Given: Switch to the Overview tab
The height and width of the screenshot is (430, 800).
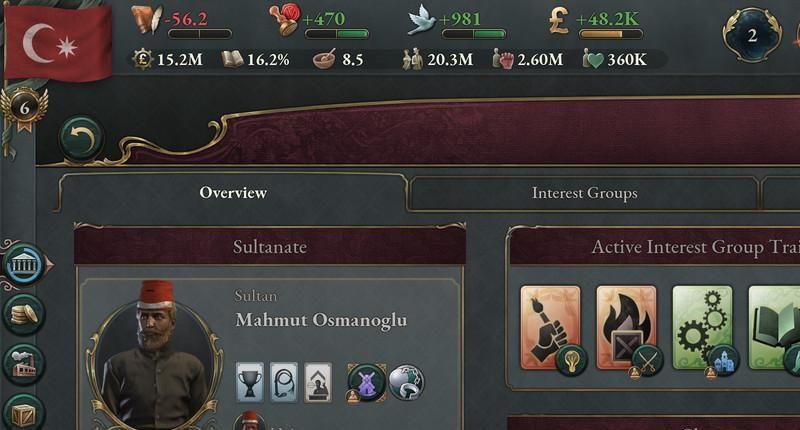Looking at the screenshot, I should tap(233, 193).
